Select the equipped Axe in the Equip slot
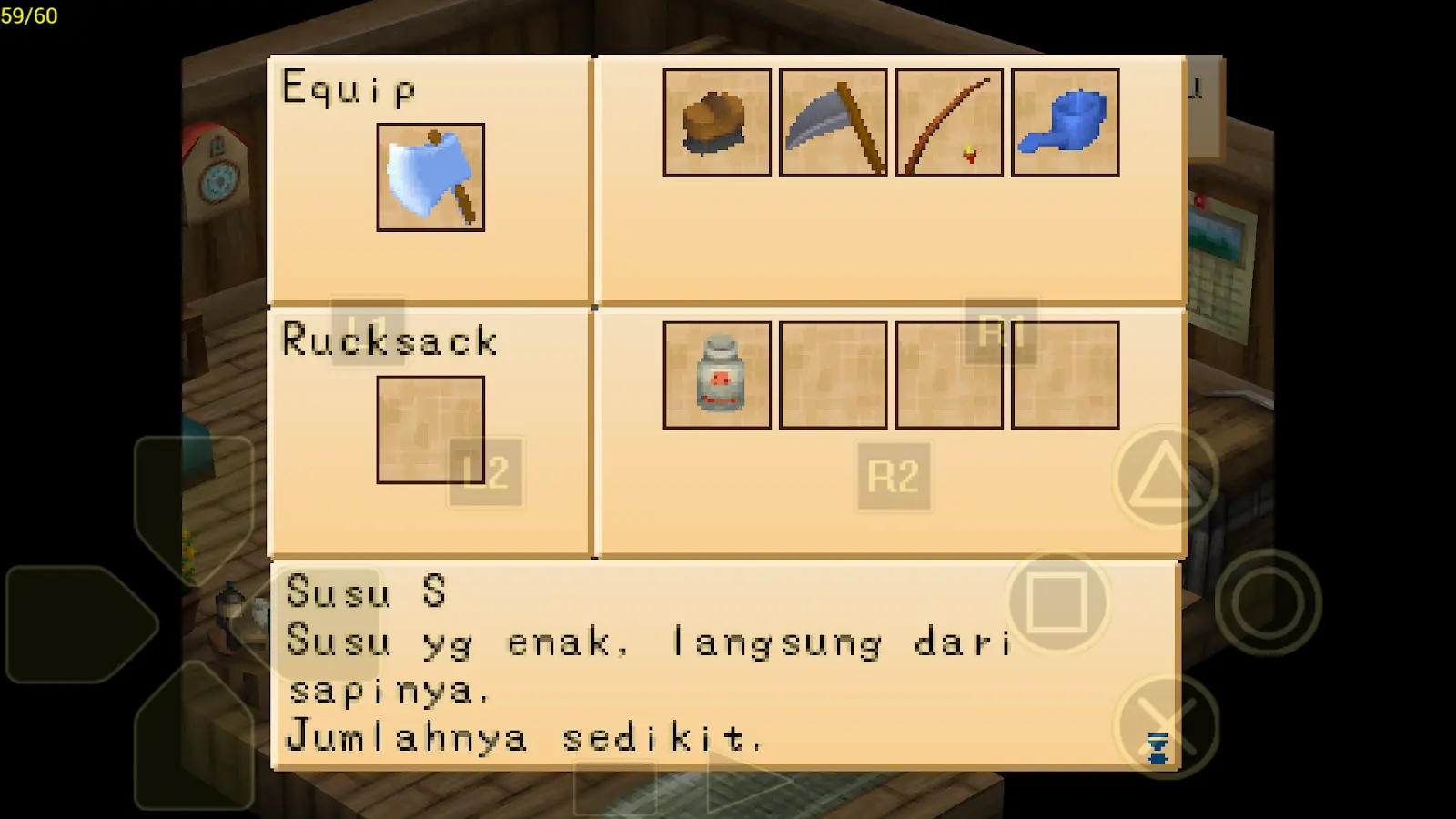The image size is (1456, 819). tap(430, 178)
